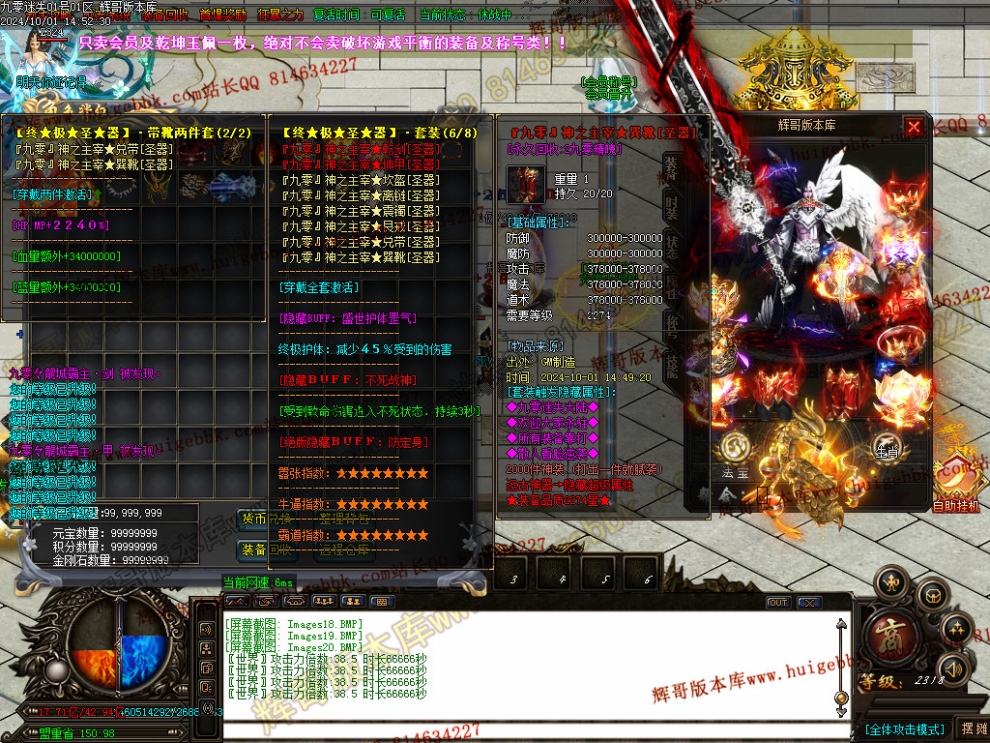The image size is (990, 743).
Task: Close the chat panel with X button
Action: [808, 603]
